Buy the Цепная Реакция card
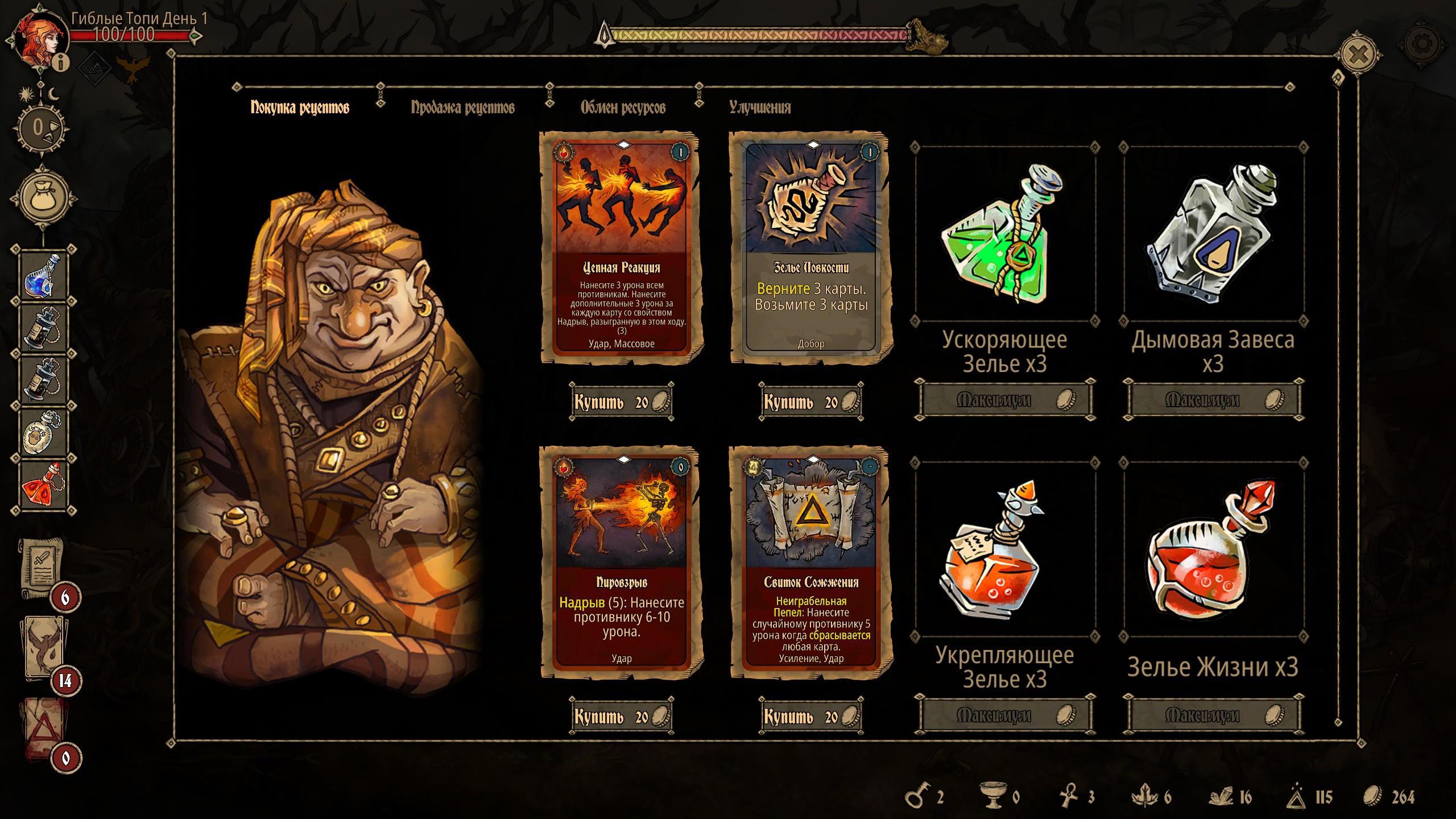 (x=622, y=402)
